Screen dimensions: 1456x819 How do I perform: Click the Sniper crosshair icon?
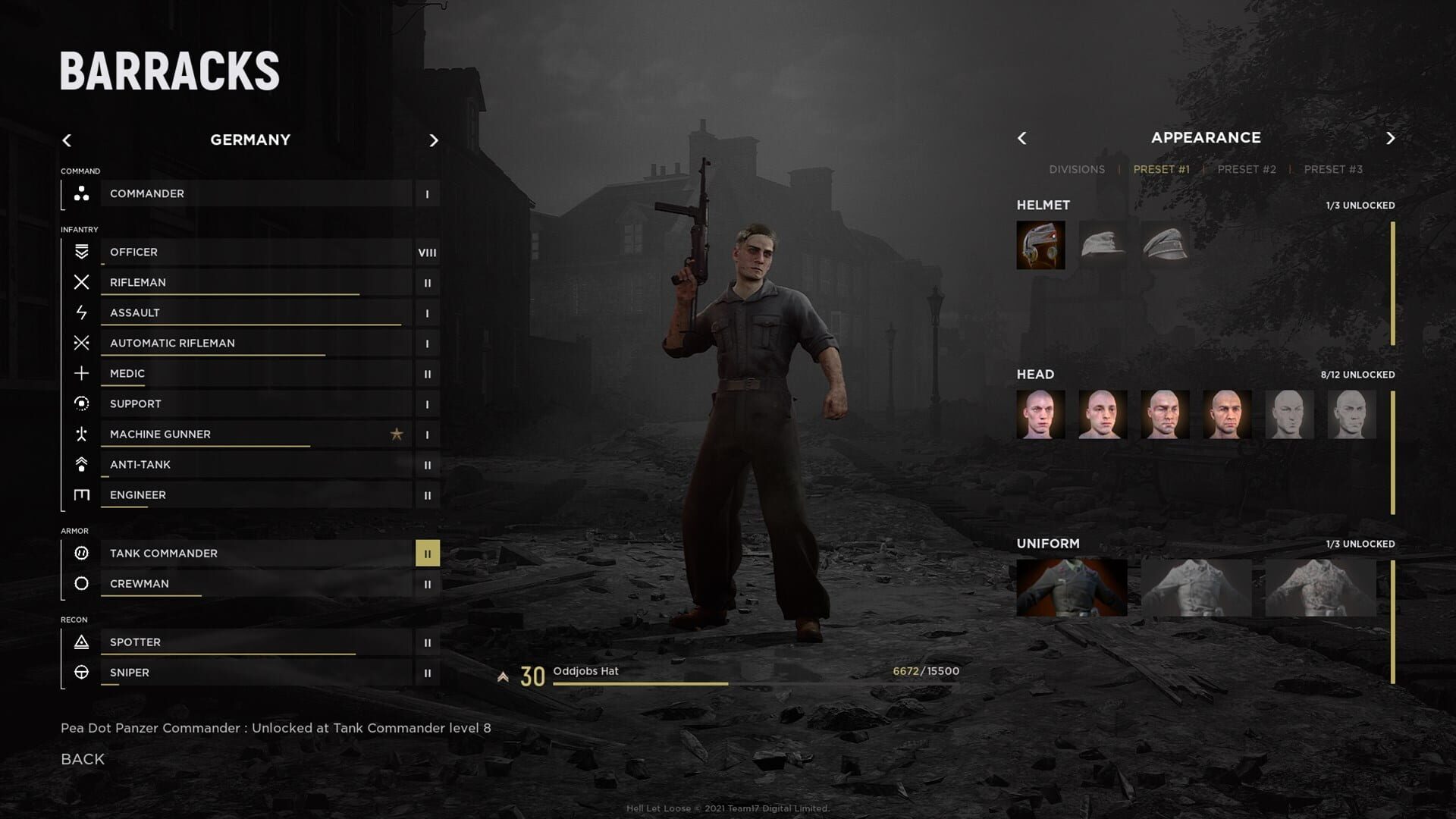81,673
